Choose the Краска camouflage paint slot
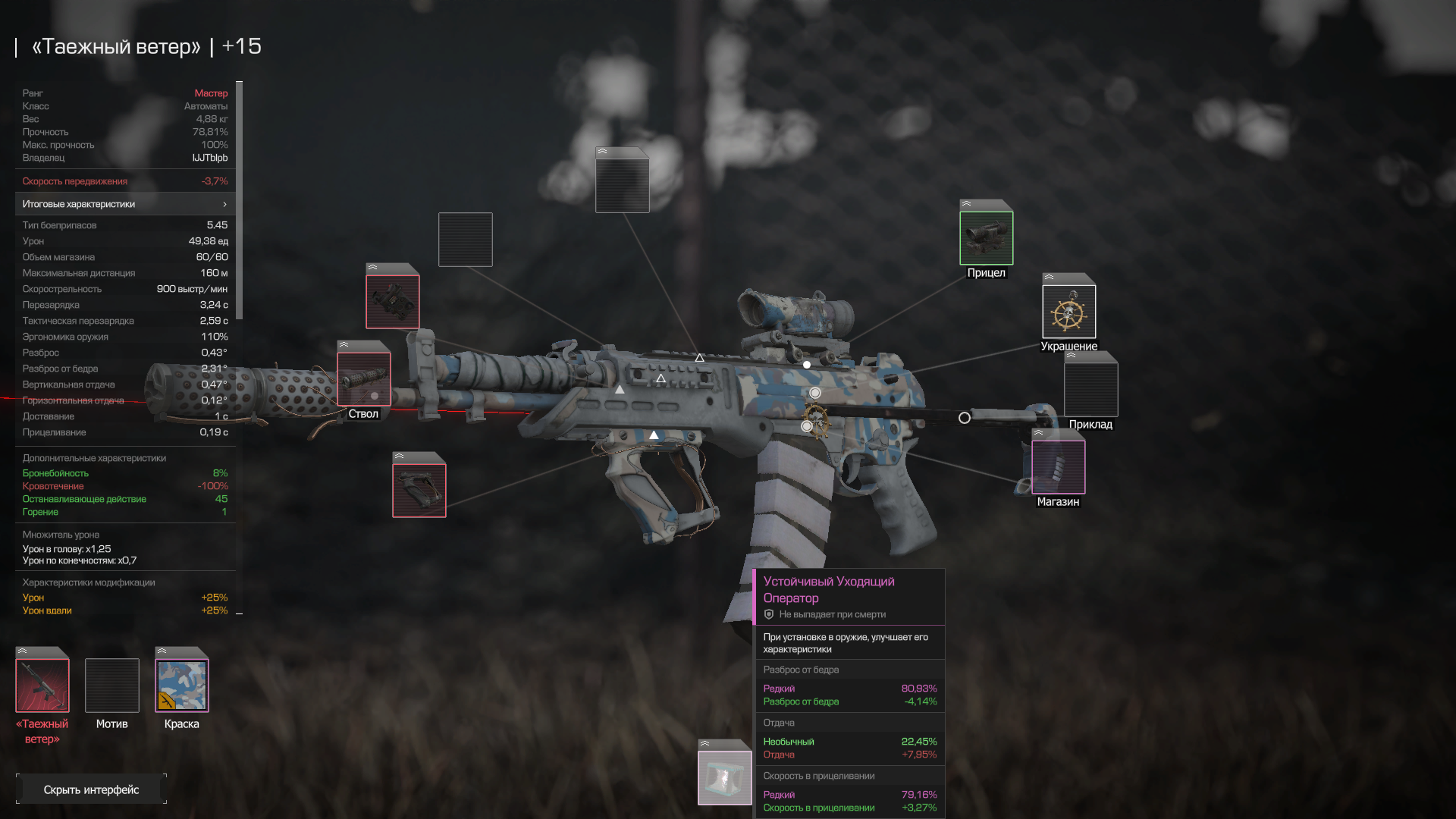The width and height of the screenshot is (1456, 819). tap(182, 686)
